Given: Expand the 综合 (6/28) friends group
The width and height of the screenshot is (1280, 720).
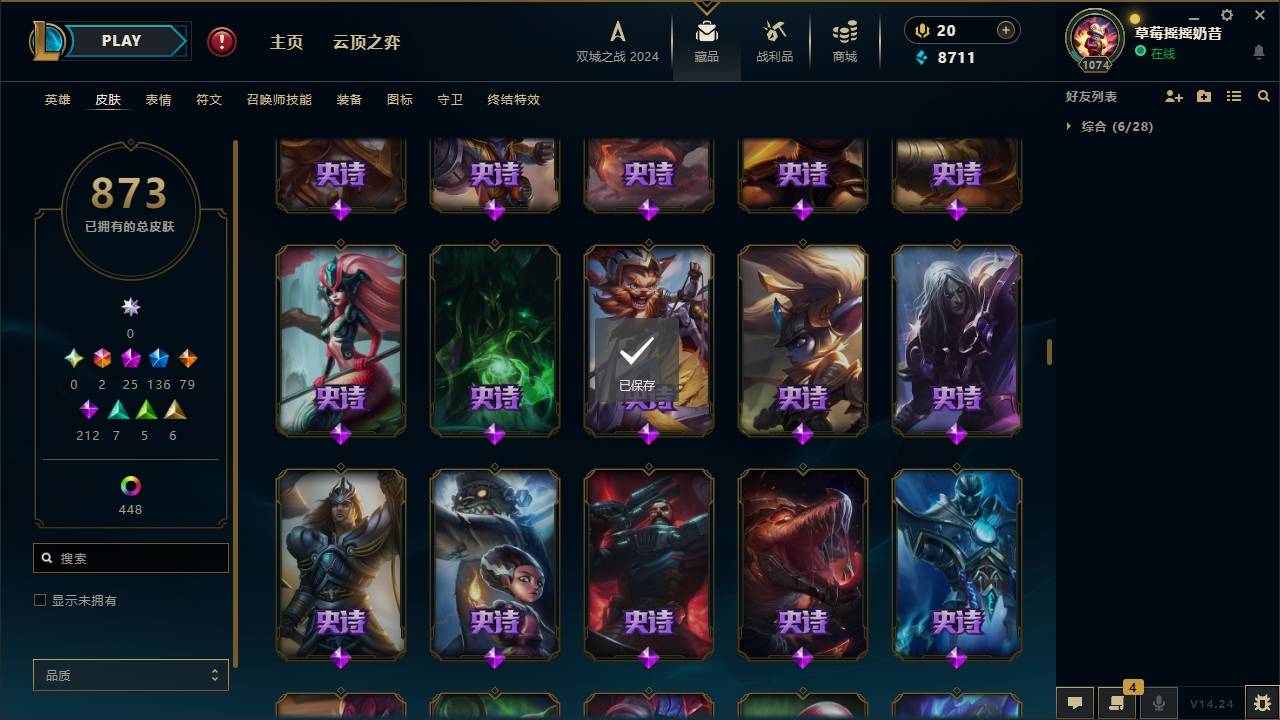Looking at the screenshot, I should pos(1115,126).
